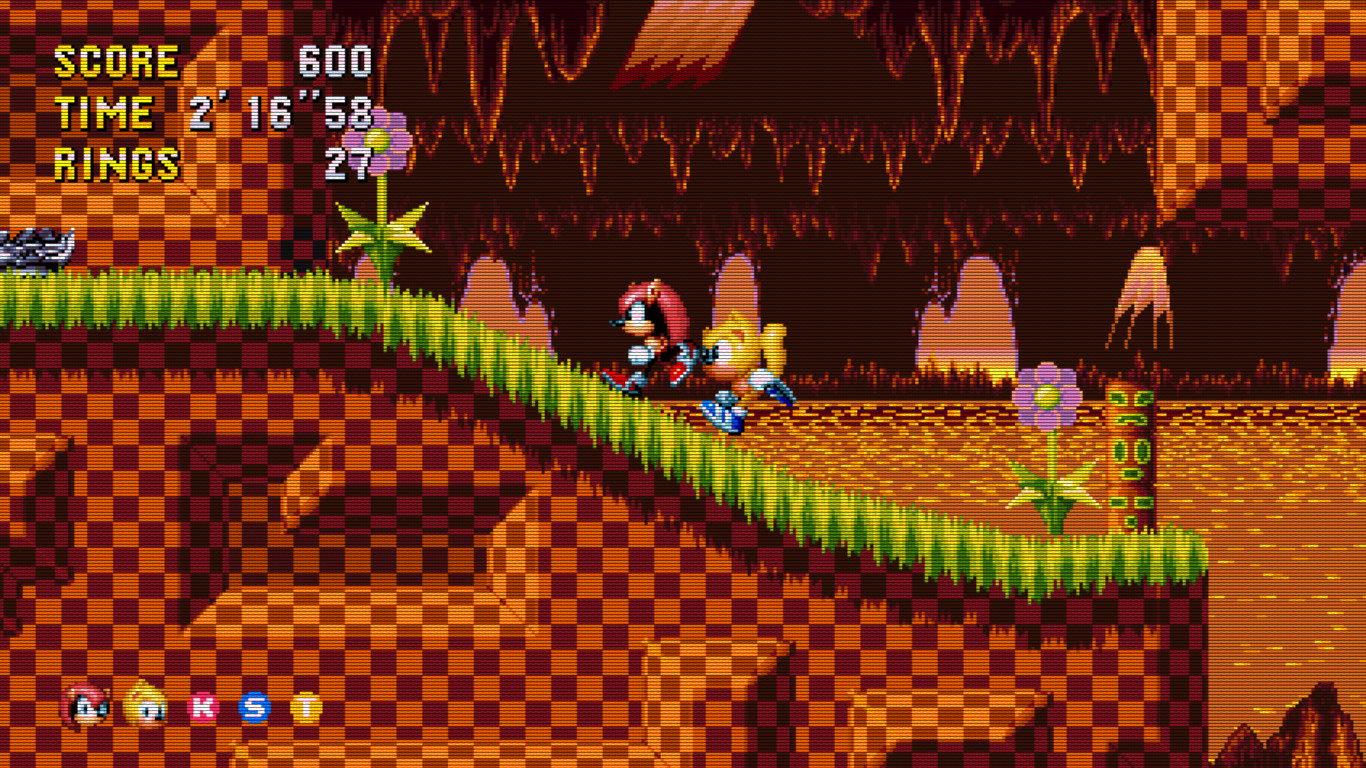Screen dimensions: 1366x768
Task: Click the SCORE label in the HUD
Action: (x=115, y=62)
